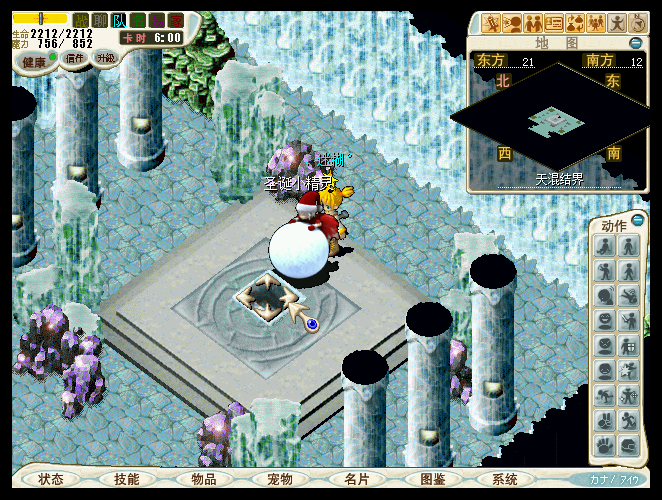The image size is (662, 500).
Task: Open the 状态 (Status) menu
Action: [x=51, y=479]
